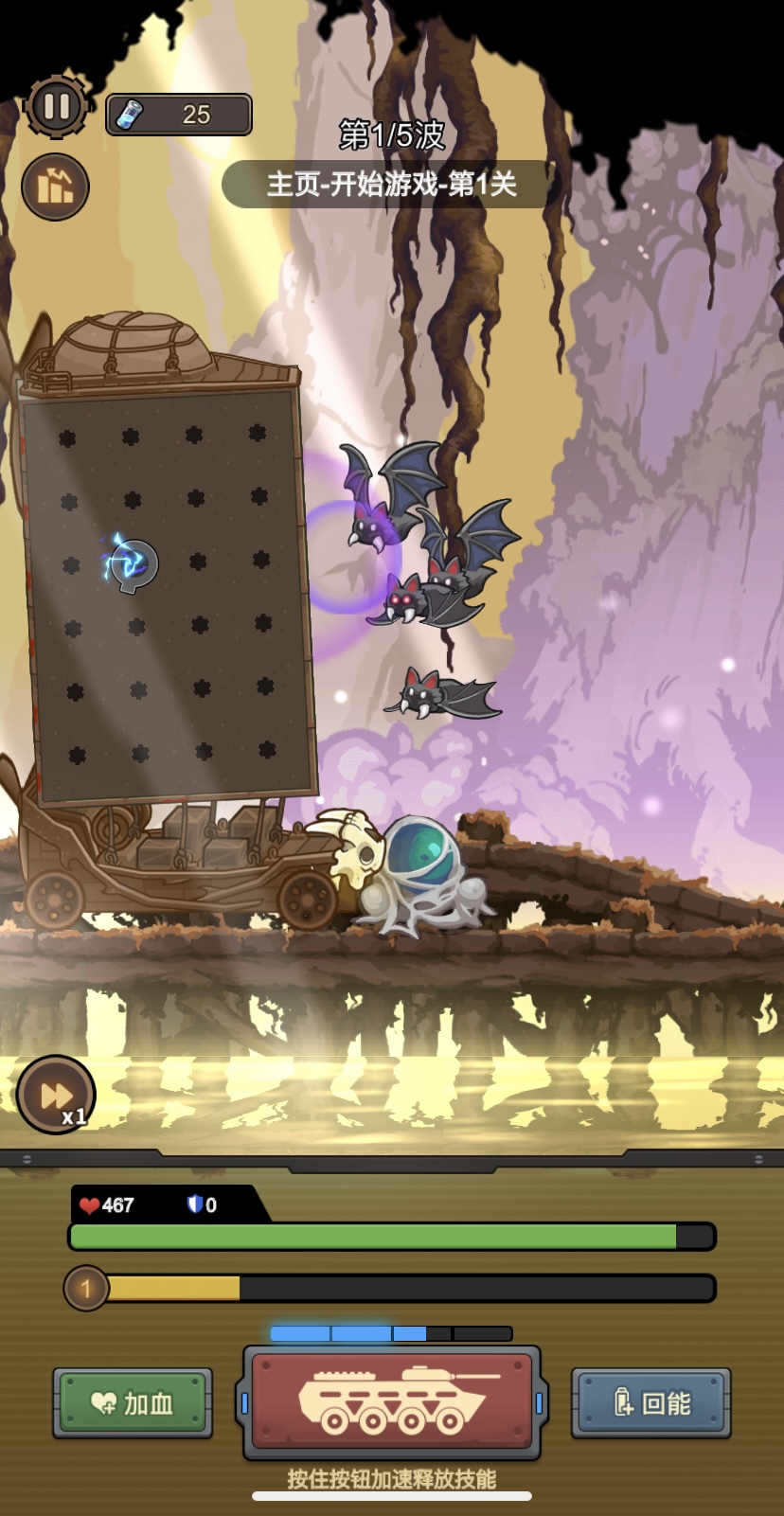This screenshot has height=1516, width=784.
Task: Toggle the x1 fast-forward speed button
Action: [x=56, y=1096]
